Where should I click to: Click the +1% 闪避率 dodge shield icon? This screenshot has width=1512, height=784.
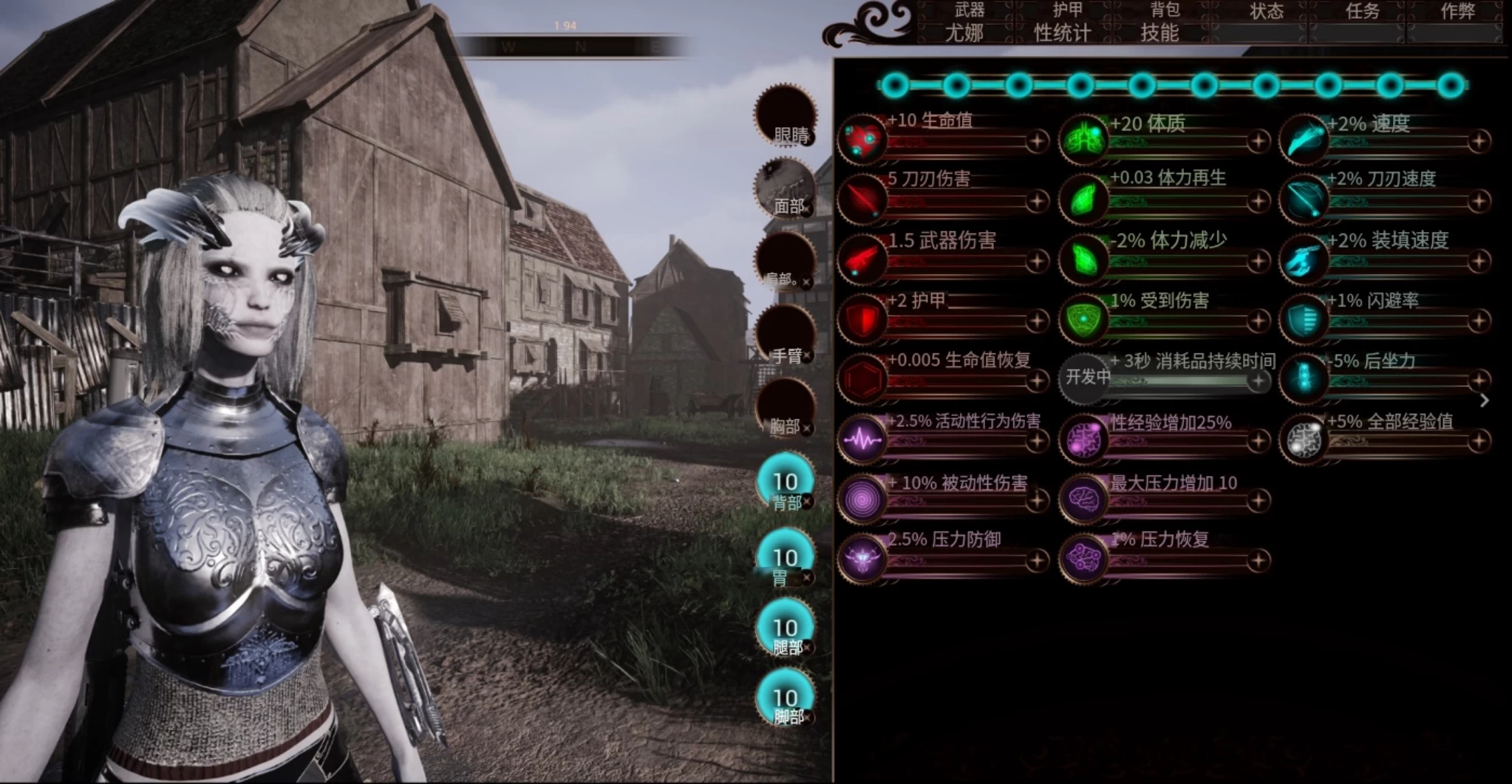(1304, 321)
